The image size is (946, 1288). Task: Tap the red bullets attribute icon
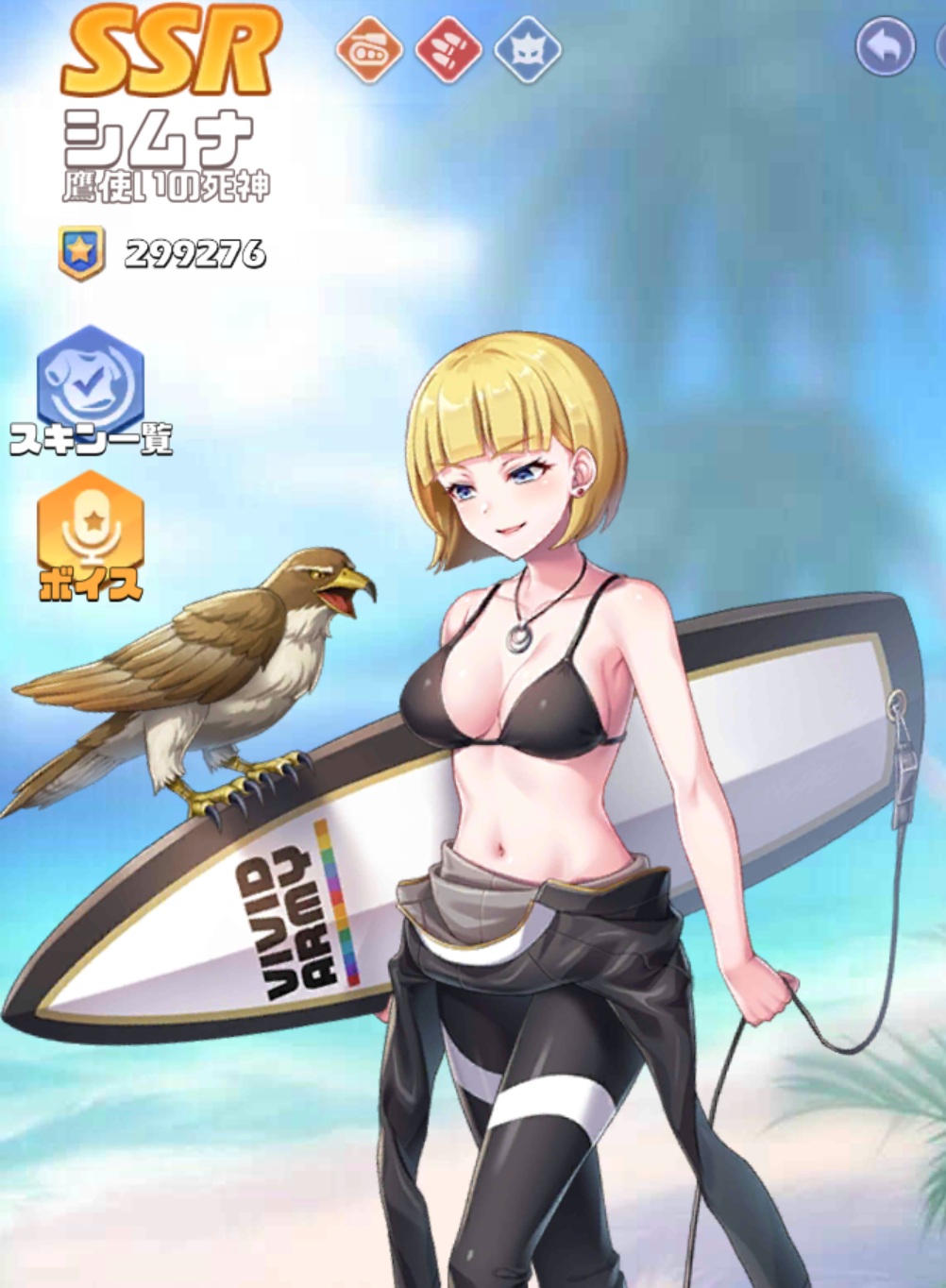coord(449,49)
